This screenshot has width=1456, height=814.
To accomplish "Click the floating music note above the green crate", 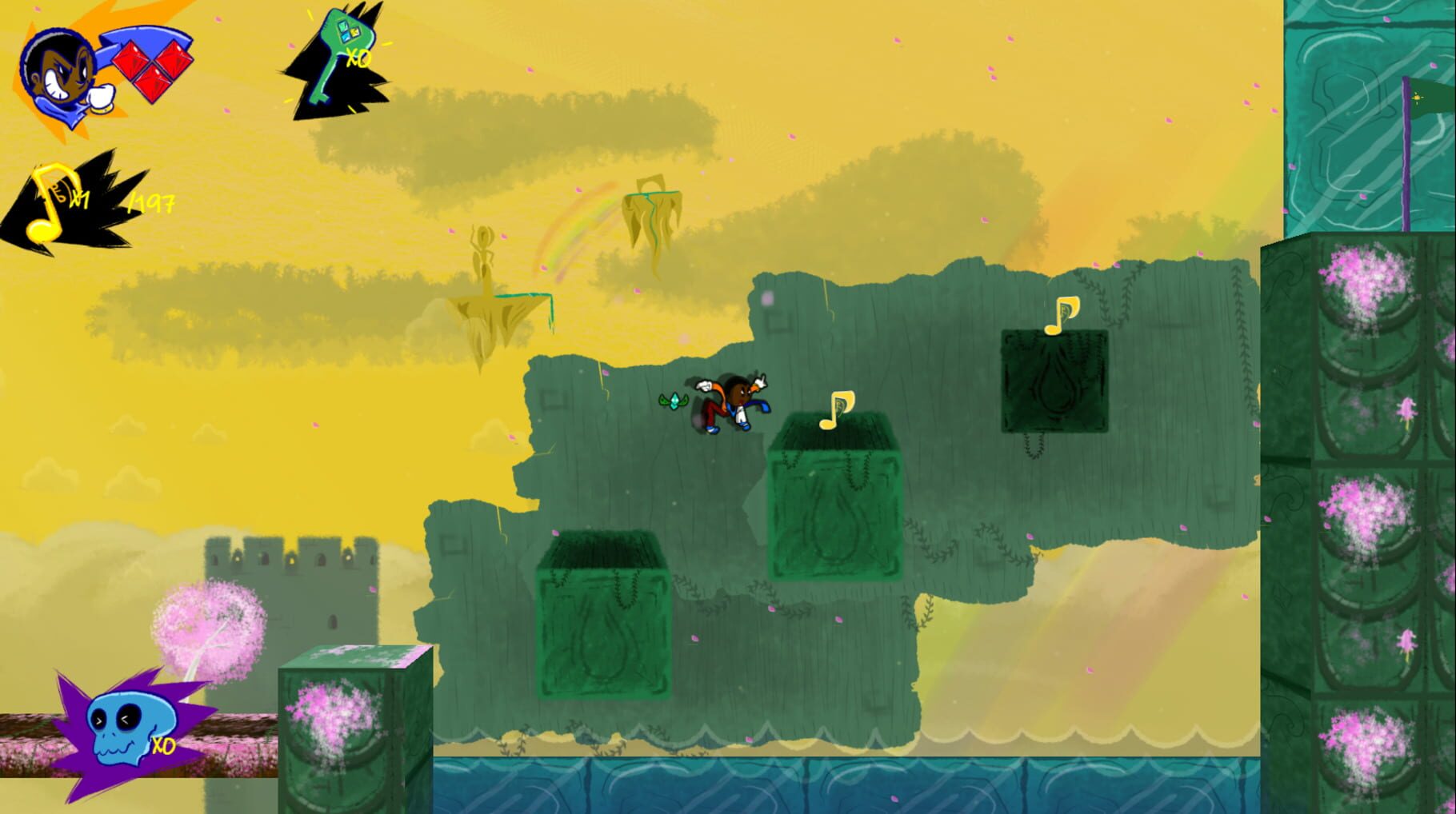I will point(836,408).
